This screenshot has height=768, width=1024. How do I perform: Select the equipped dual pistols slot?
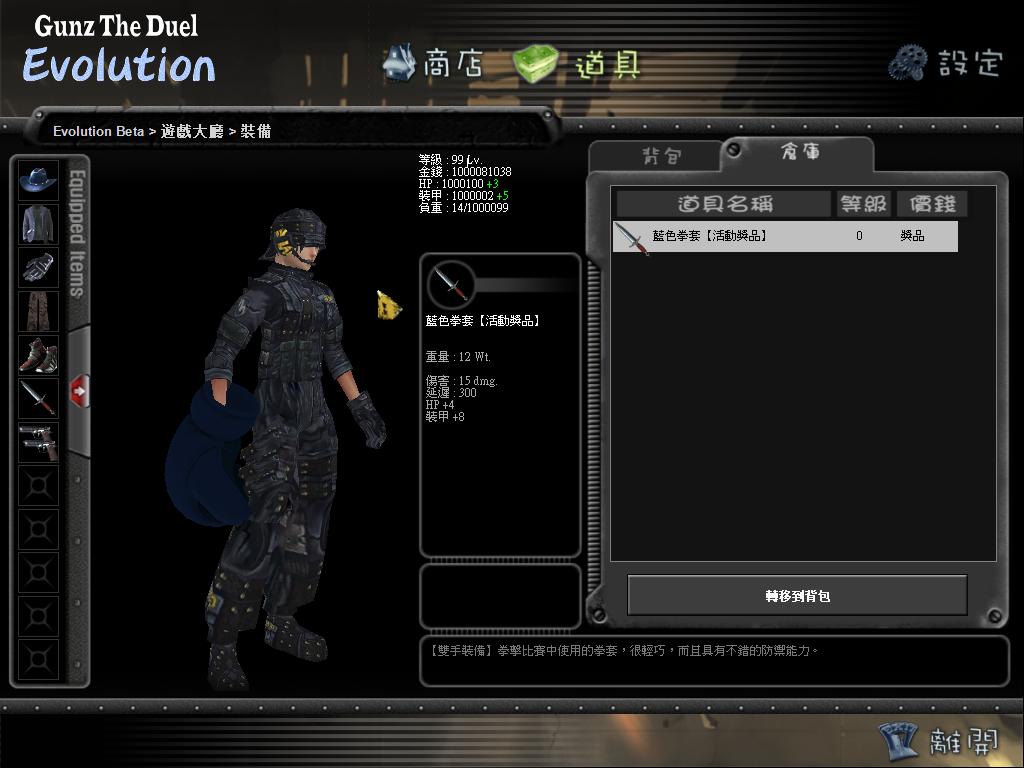[x=39, y=442]
